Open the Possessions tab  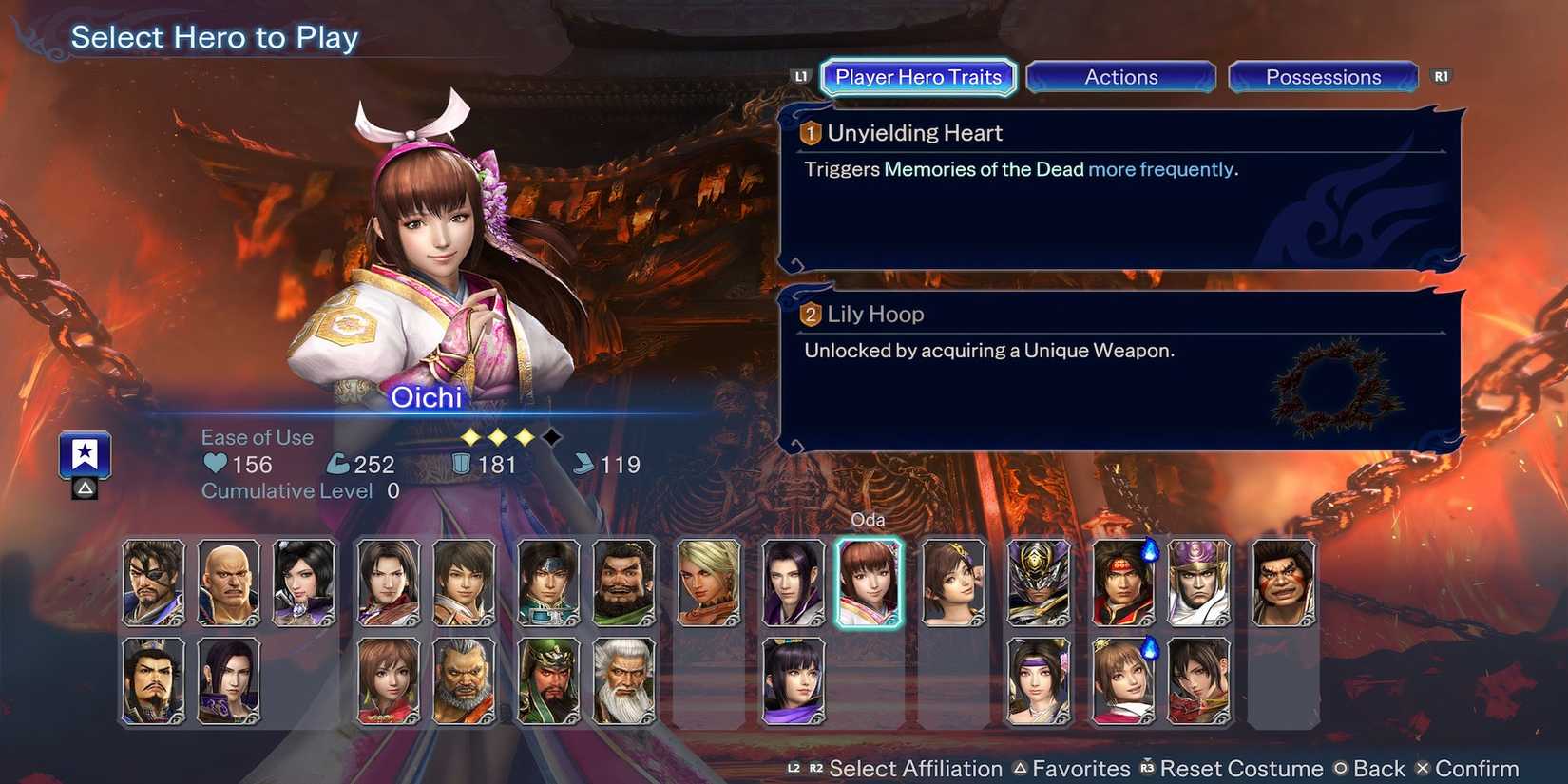pyautogui.click(x=1323, y=77)
